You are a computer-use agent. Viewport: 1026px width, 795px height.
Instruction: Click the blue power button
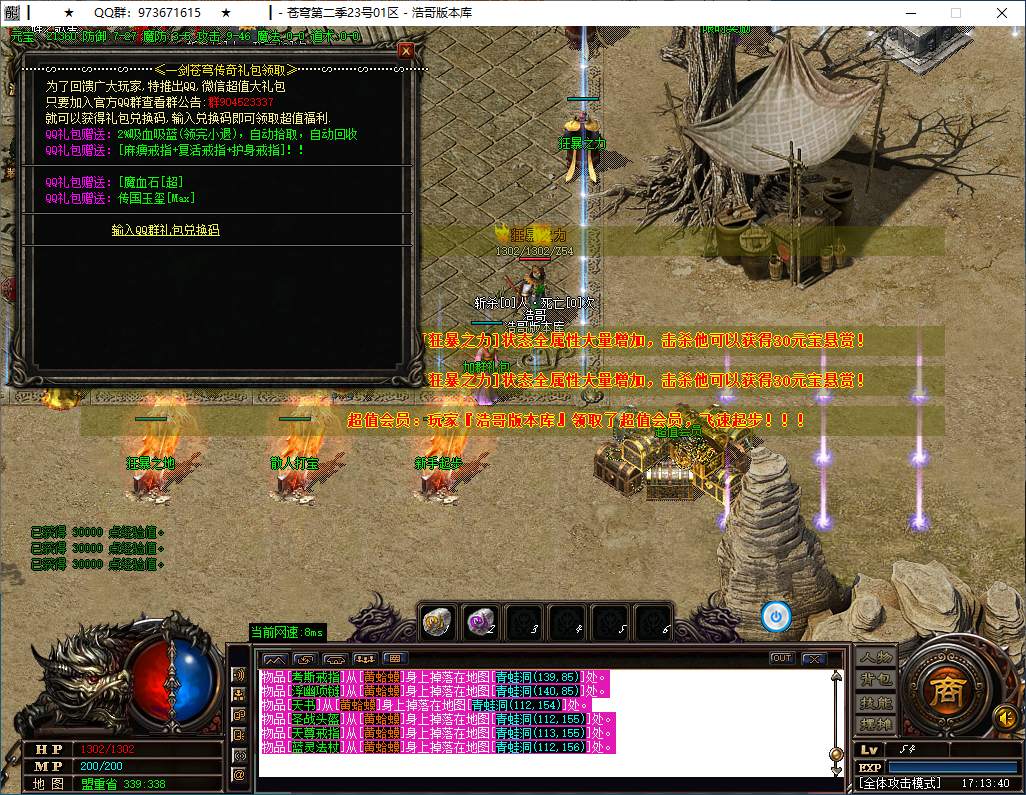point(776,617)
